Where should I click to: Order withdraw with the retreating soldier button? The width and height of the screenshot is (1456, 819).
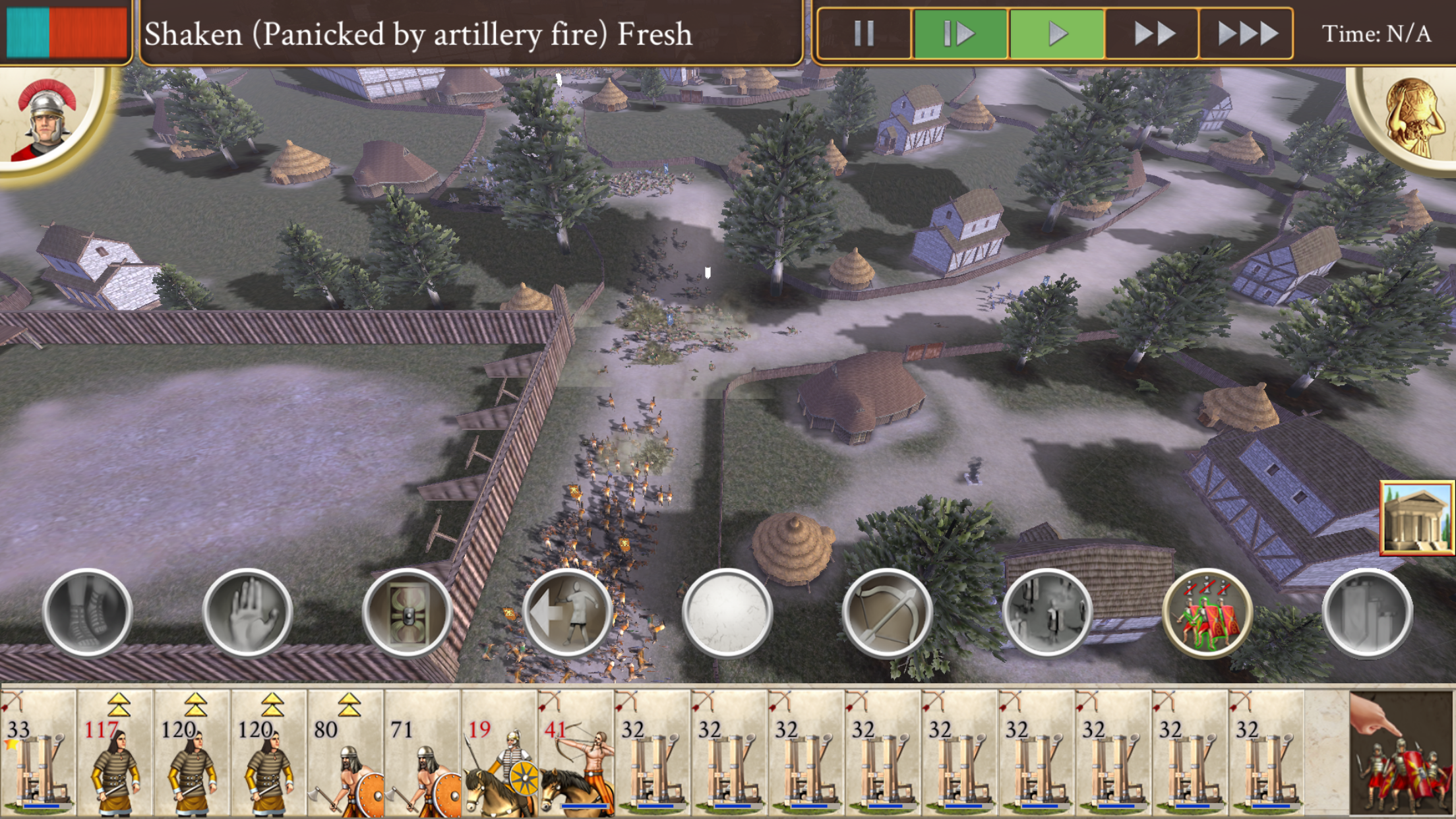pyautogui.click(x=568, y=613)
